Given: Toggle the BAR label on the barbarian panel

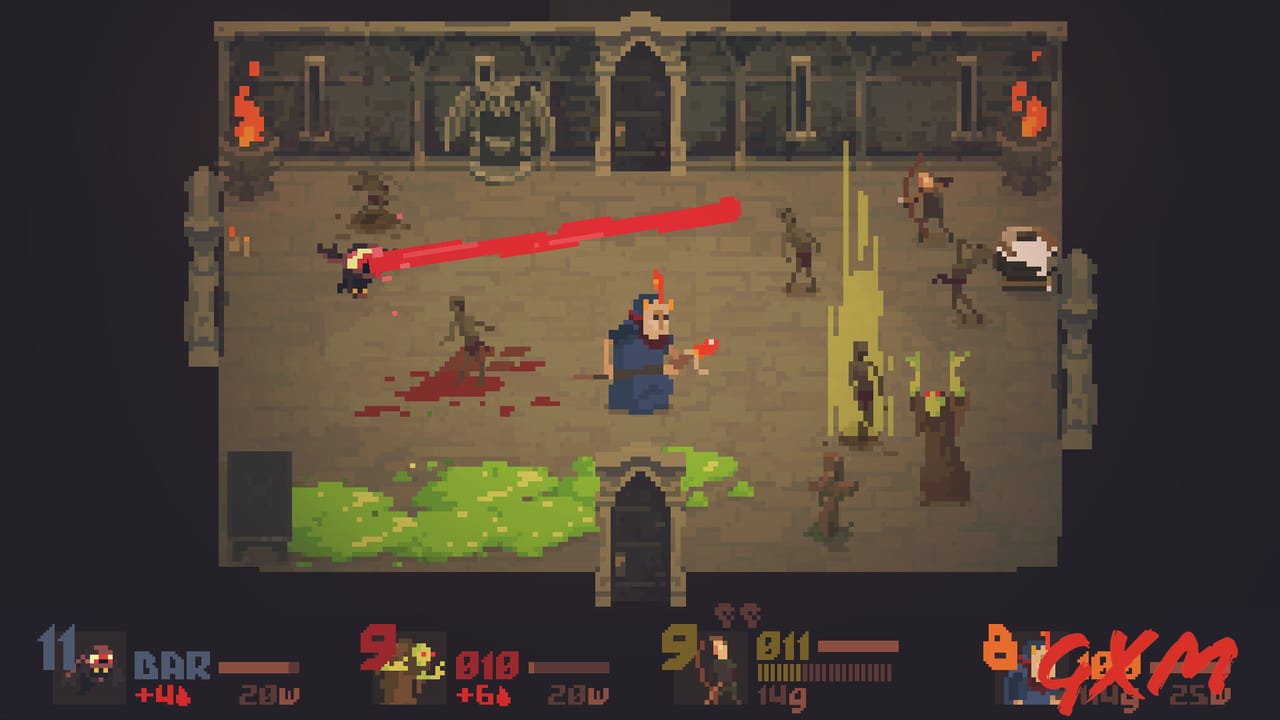Looking at the screenshot, I should pos(172,666).
